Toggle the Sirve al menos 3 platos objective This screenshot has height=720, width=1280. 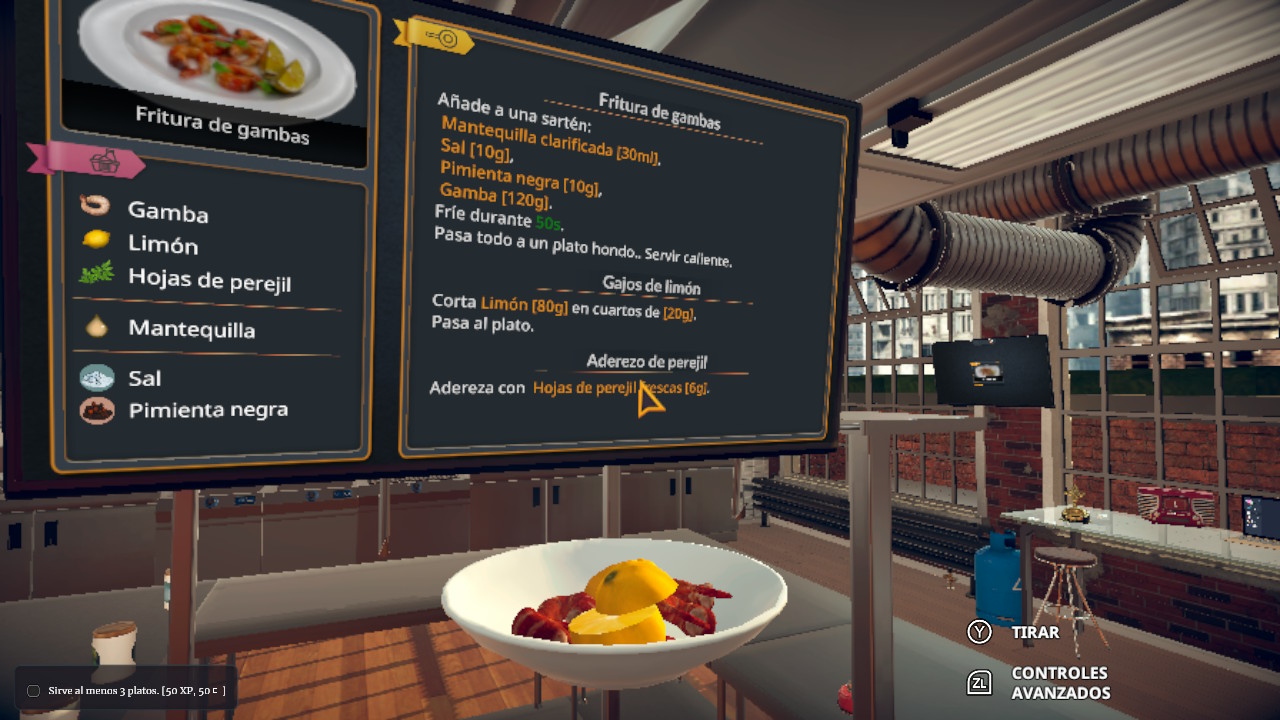point(33,691)
